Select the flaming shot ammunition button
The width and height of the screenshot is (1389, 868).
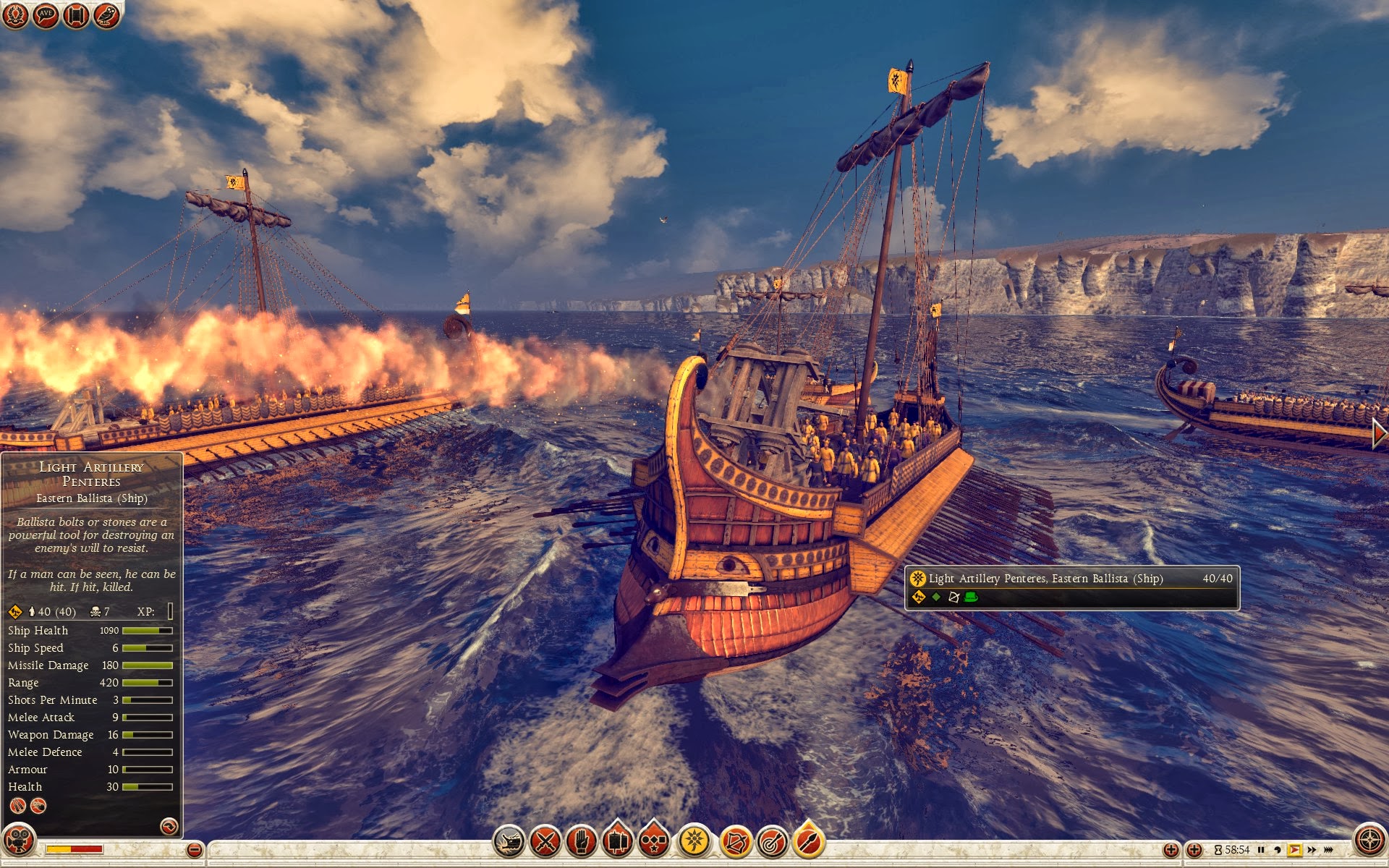coord(809,841)
